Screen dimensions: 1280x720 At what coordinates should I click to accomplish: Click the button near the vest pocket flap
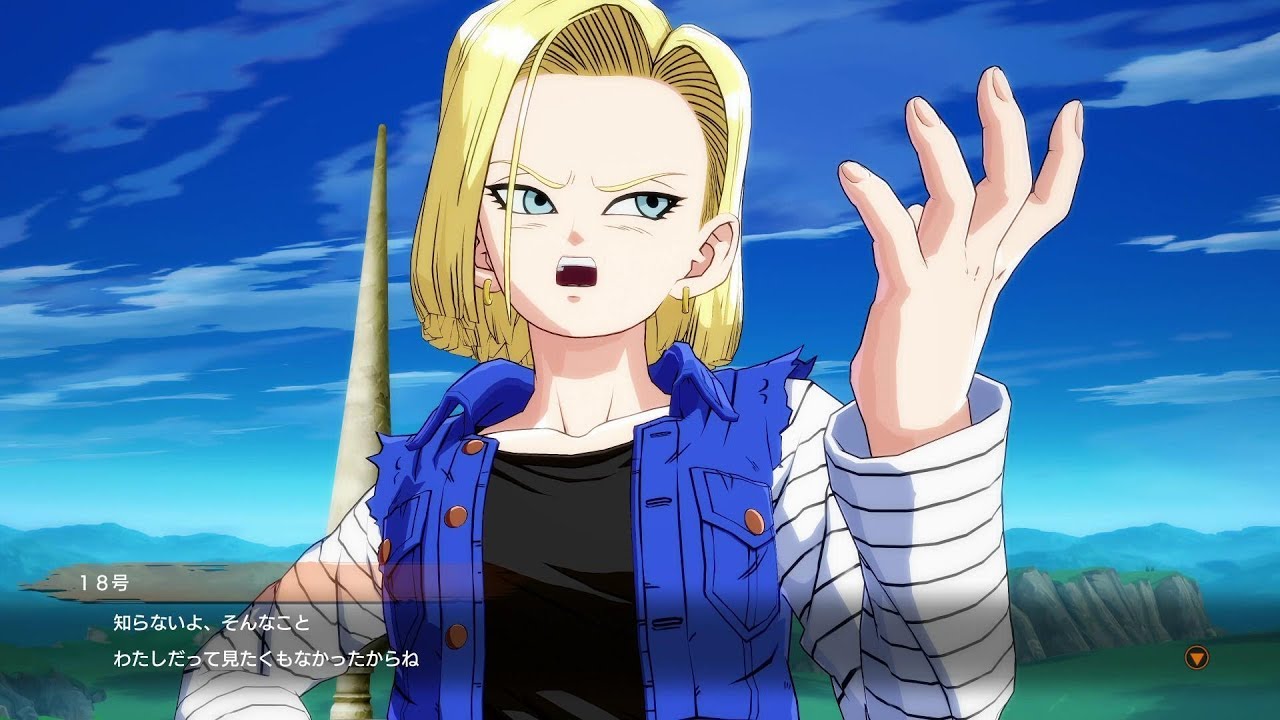point(754,518)
